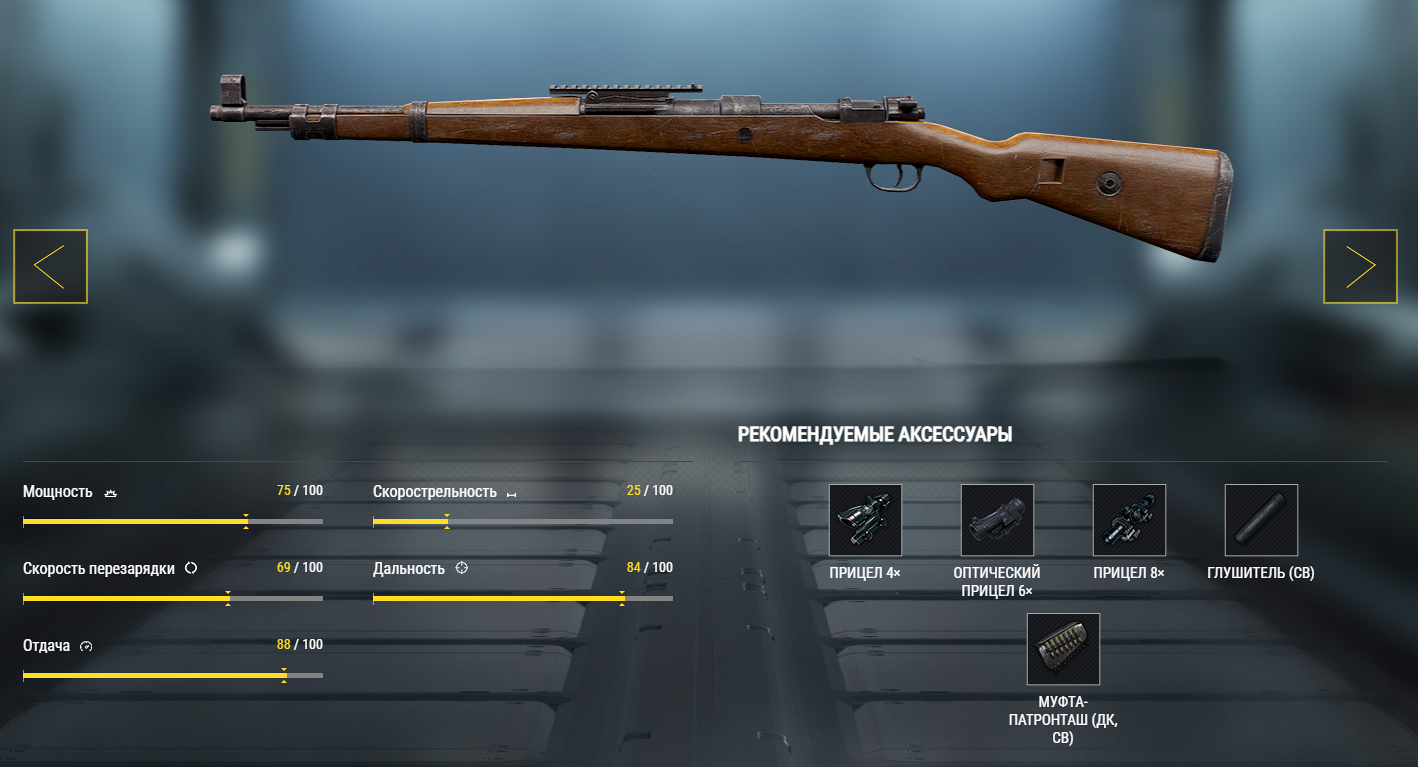Select the 4× scope accessory icon

pos(865,520)
